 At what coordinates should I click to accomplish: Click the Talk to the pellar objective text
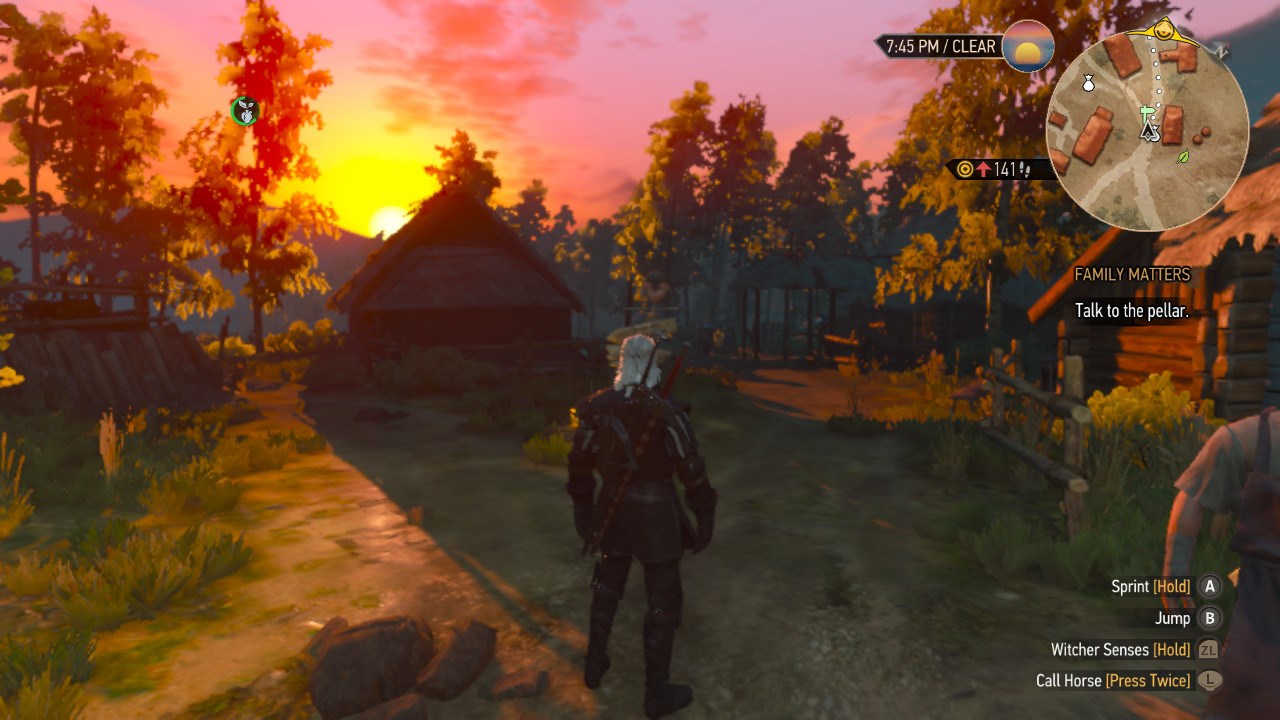click(x=1131, y=311)
